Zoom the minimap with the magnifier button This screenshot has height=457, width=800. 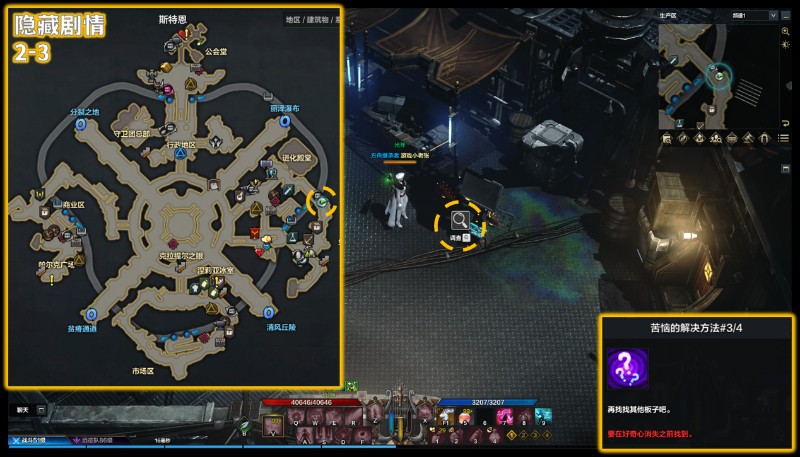tap(785, 31)
